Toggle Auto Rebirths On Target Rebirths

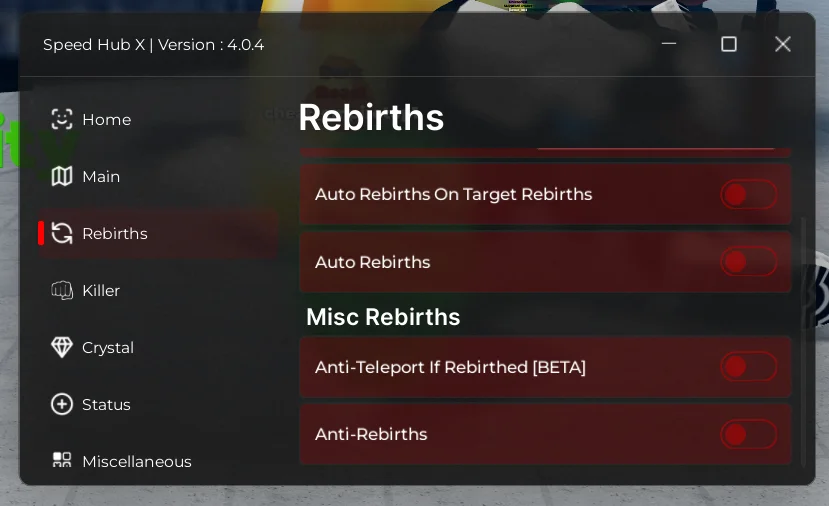tap(748, 194)
